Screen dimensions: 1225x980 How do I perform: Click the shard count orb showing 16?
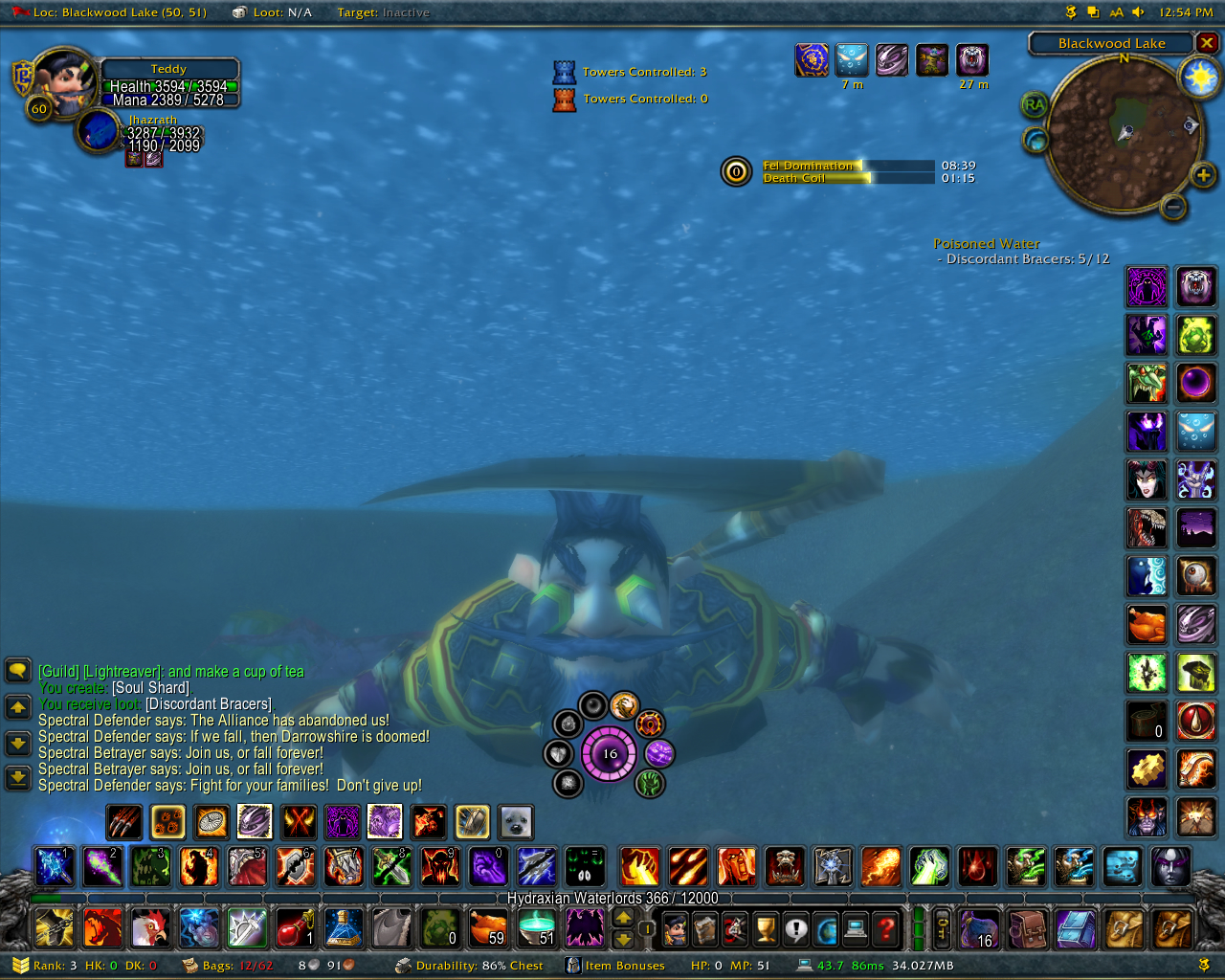tap(610, 754)
